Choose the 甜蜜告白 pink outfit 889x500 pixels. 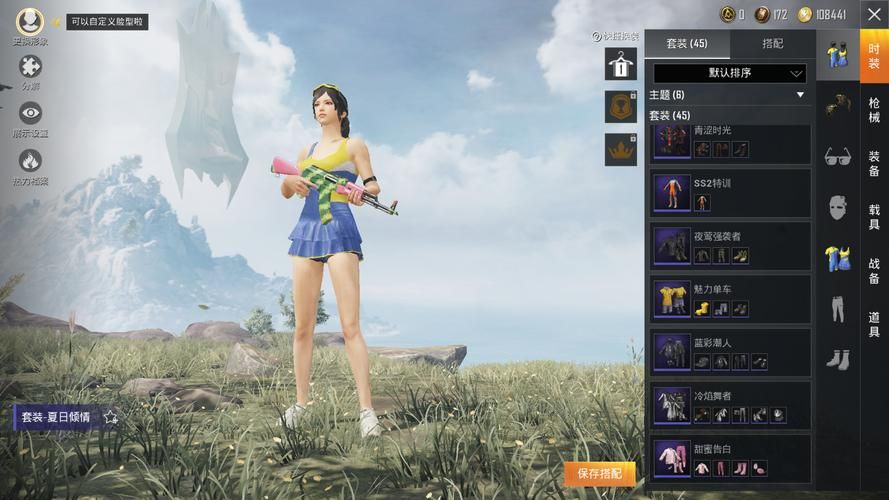[730, 458]
